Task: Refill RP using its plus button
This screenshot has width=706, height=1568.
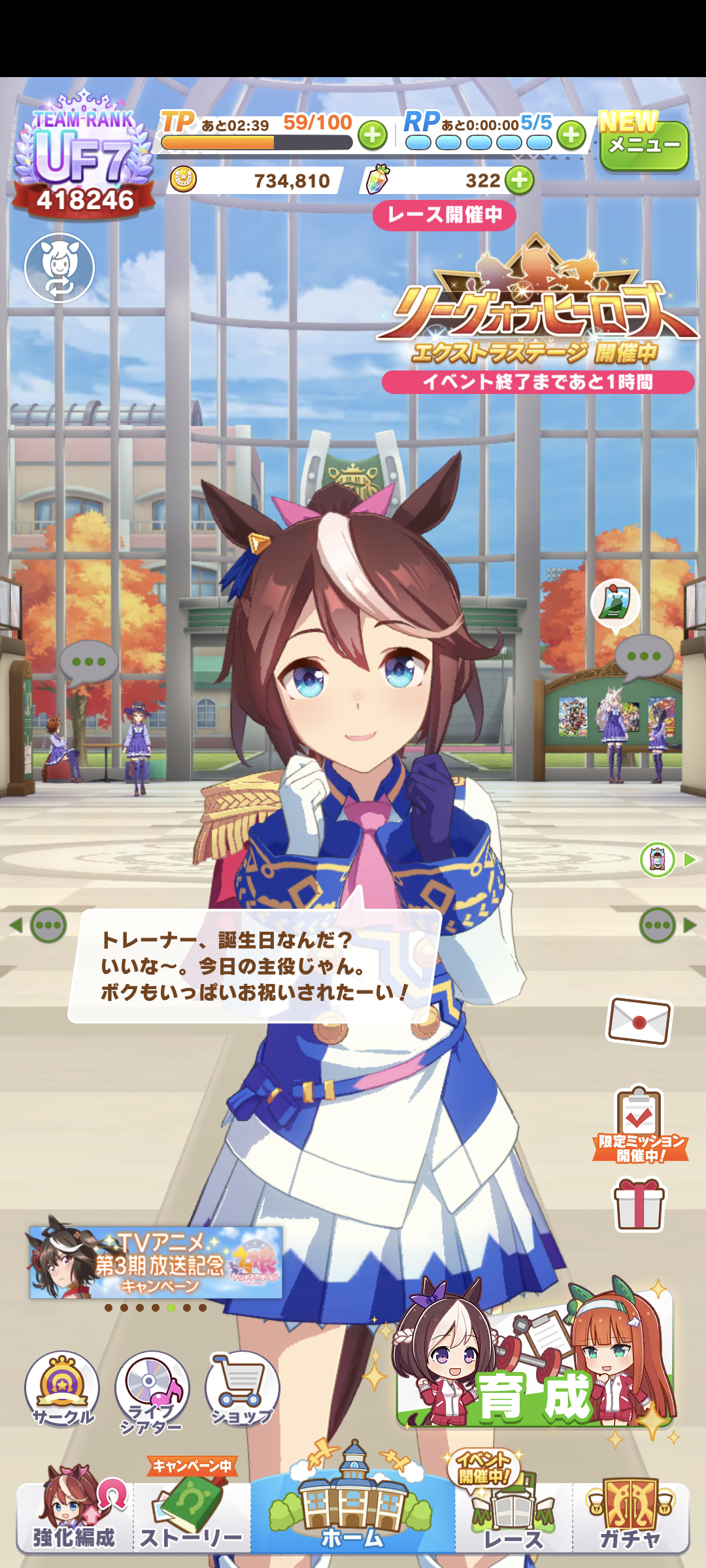Action: 571,136
